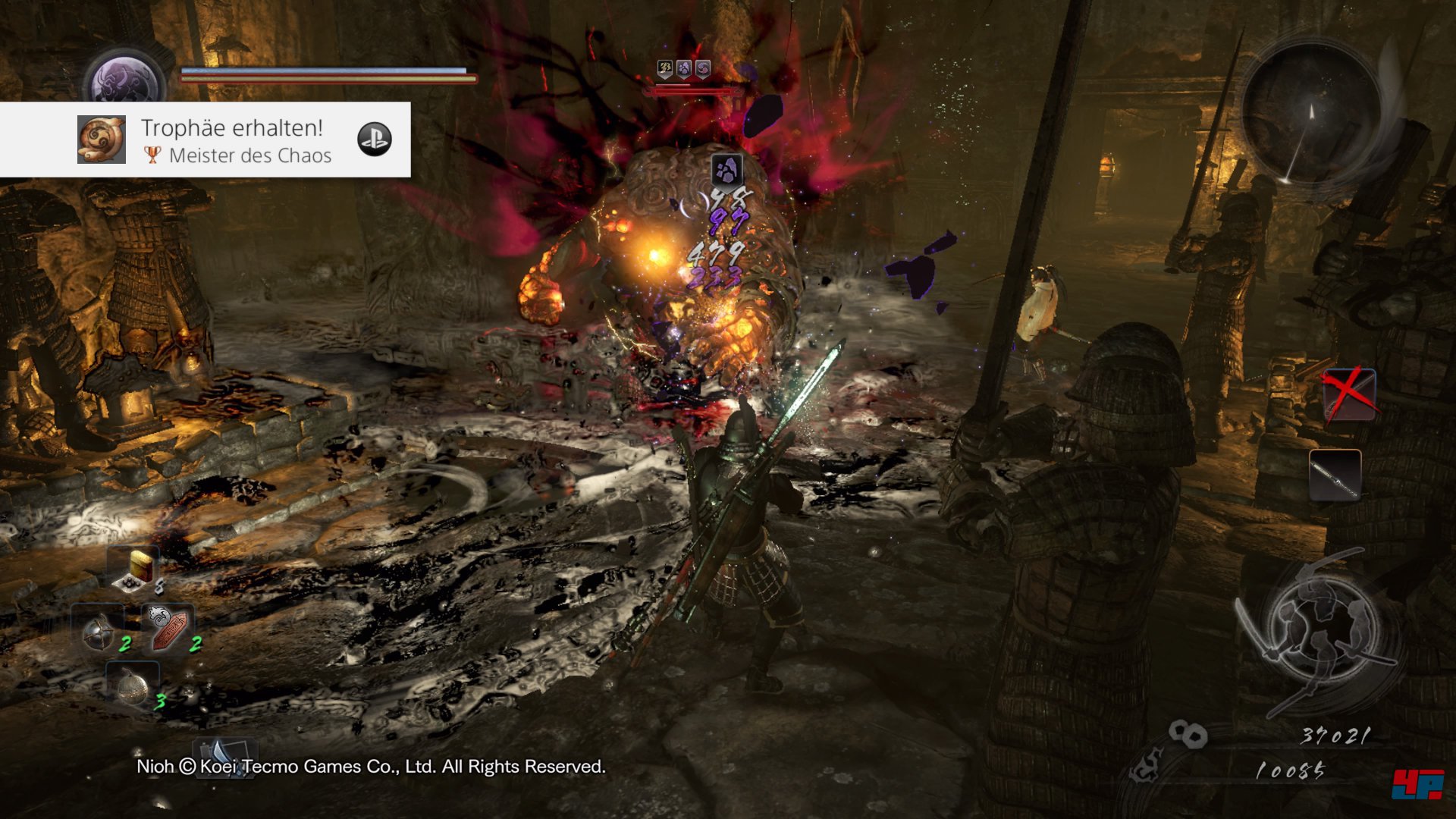Click the 4P watermark logo
Viewport: 1456px width, 819px height.
[1417, 784]
